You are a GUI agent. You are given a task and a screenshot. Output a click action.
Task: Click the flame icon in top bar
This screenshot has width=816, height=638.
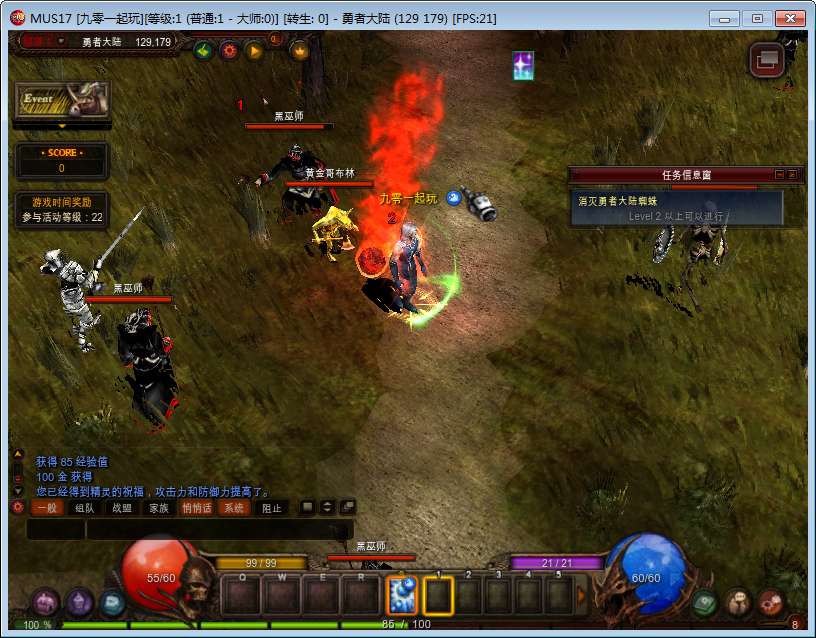299,50
